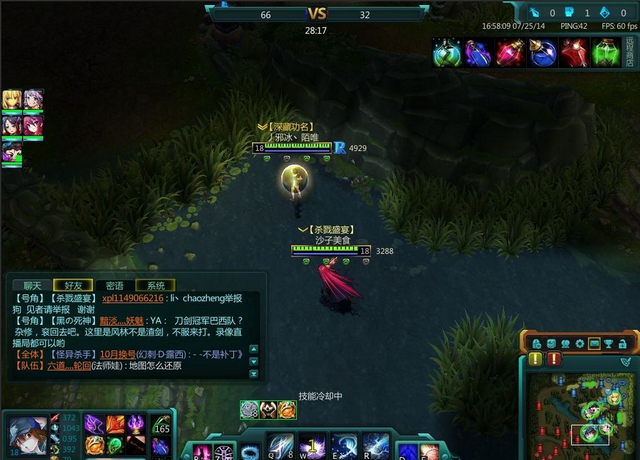Switch to the 聊天 chat tab
Viewport: 640px width, 460px height.
click(x=33, y=285)
